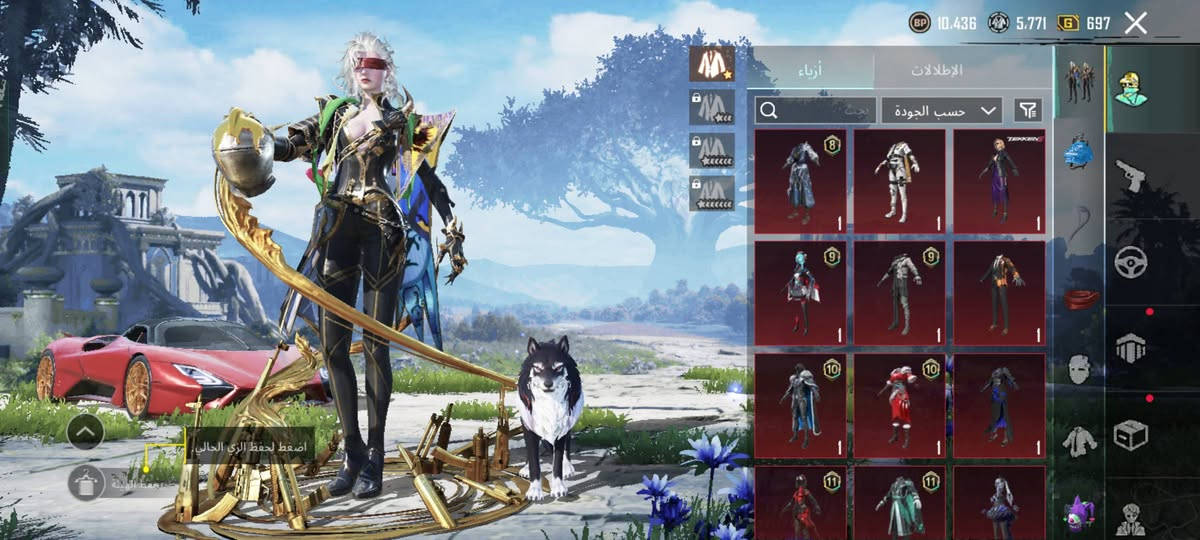The width and height of the screenshot is (1200, 540).
Task: Open the box crate category
Action: 1131,434
